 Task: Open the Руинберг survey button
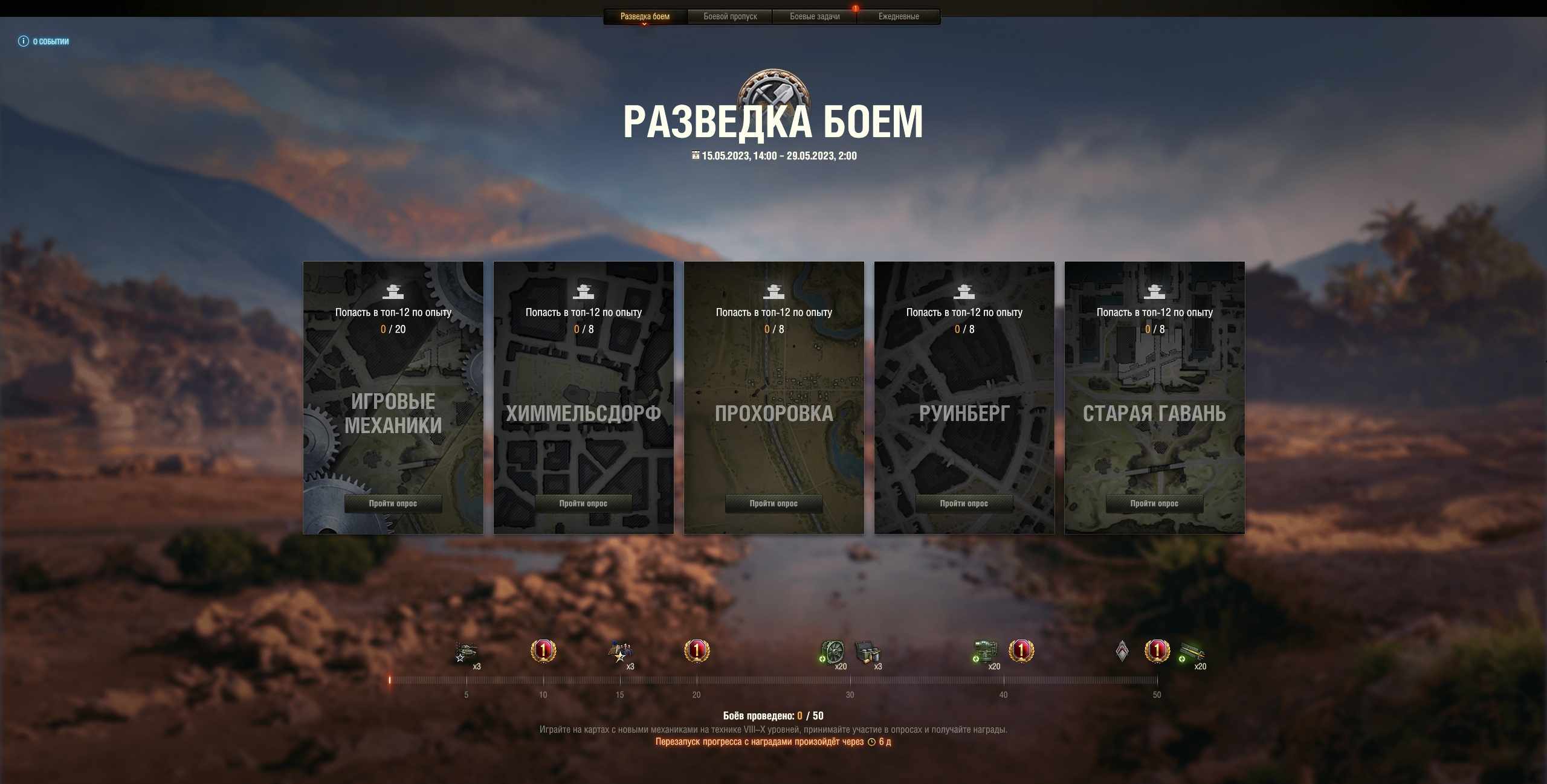(x=964, y=503)
